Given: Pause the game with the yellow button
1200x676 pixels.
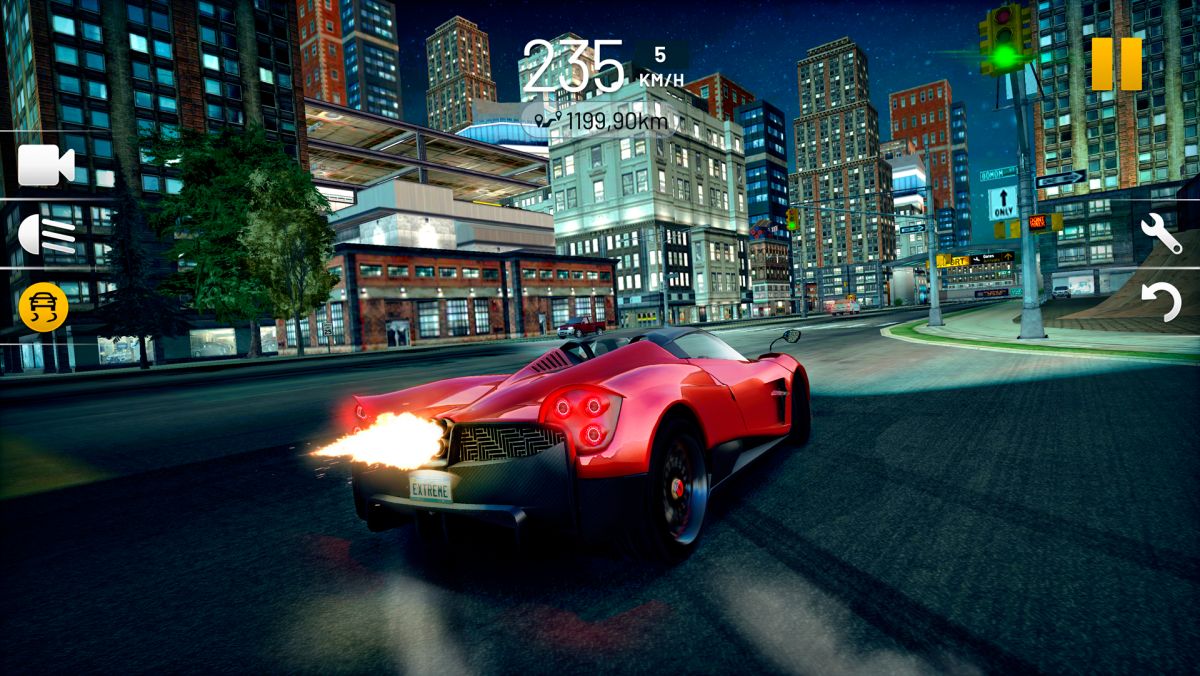Looking at the screenshot, I should coord(1116,64).
